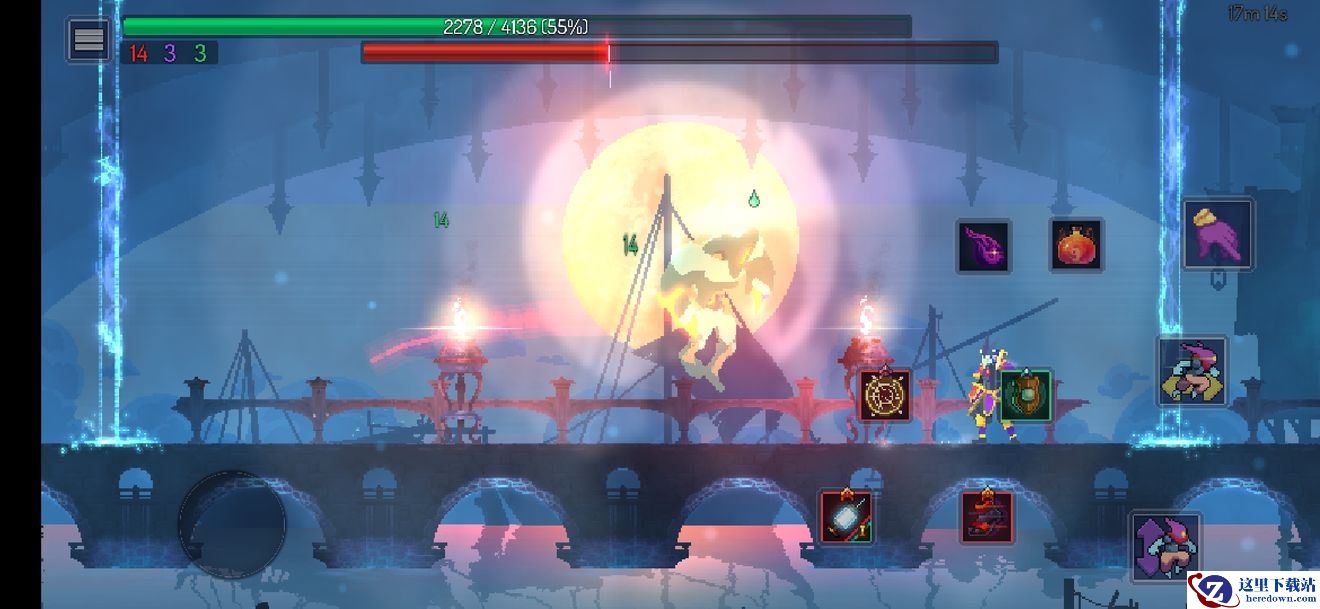This screenshot has height=609, width=1320.
Task: Tap the jump button with purple arrow
Action: pos(1166,546)
